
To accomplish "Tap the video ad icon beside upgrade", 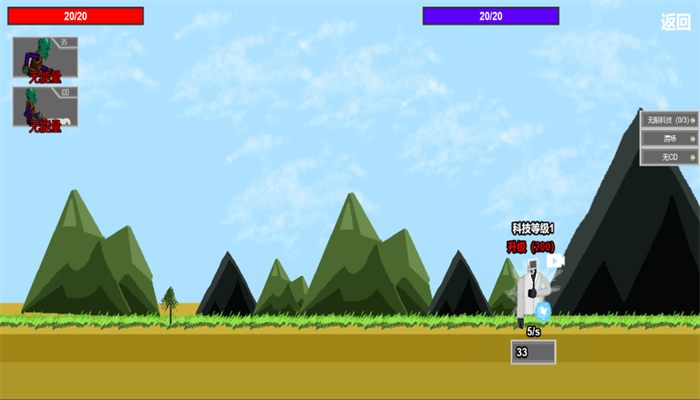I will (555, 261).
